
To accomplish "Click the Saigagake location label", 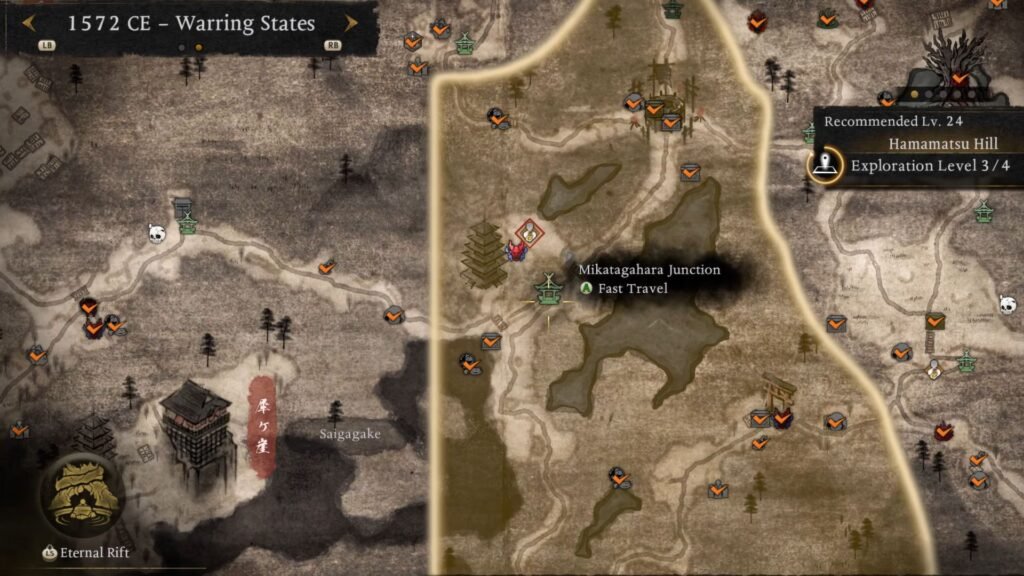I will 349,434.
